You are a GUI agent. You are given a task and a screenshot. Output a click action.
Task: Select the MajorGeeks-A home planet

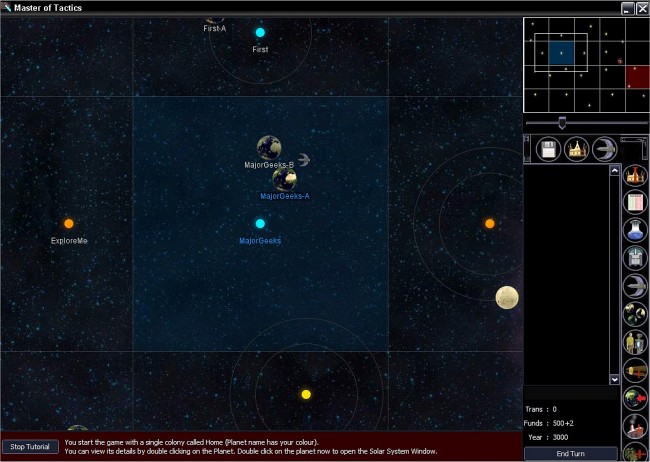tap(284, 180)
